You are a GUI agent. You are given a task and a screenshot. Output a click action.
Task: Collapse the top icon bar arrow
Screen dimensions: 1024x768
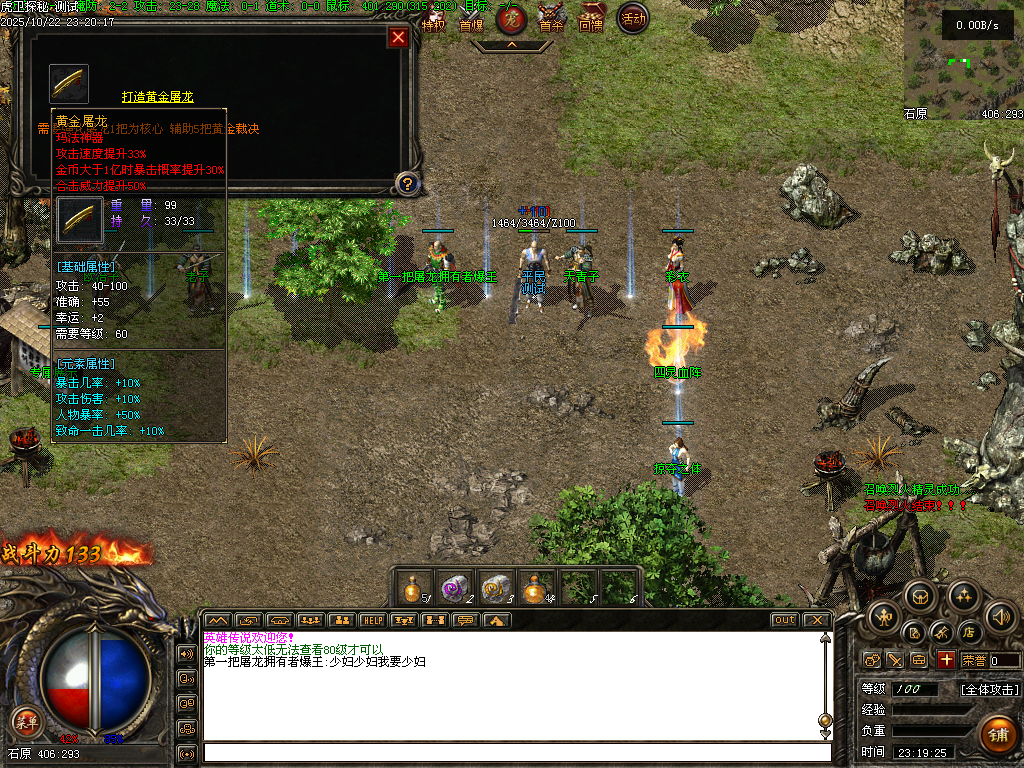tap(511, 45)
